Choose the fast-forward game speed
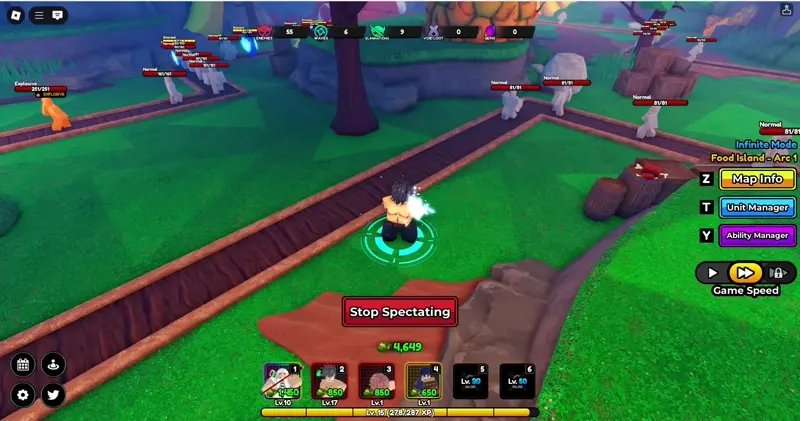 click(x=743, y=272)
